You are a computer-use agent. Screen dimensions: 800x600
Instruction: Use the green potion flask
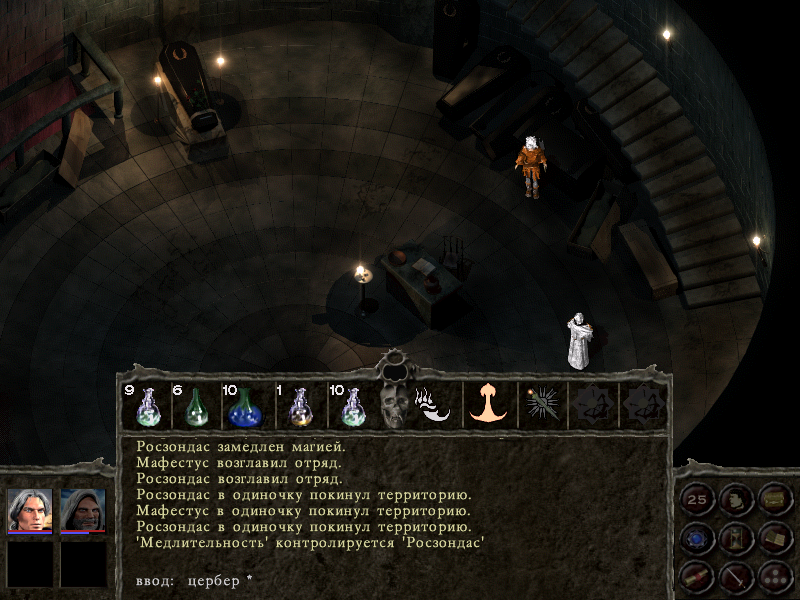click(197, 405)
